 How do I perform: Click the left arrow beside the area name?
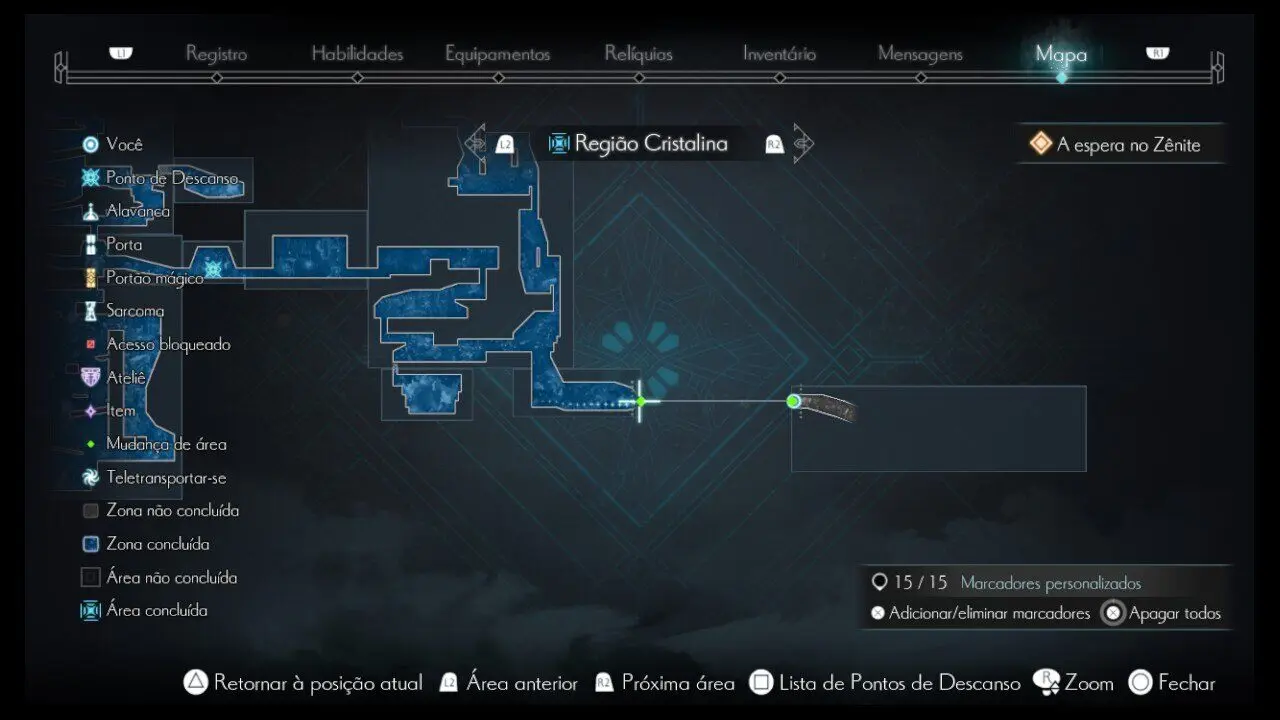coord(476,144)
